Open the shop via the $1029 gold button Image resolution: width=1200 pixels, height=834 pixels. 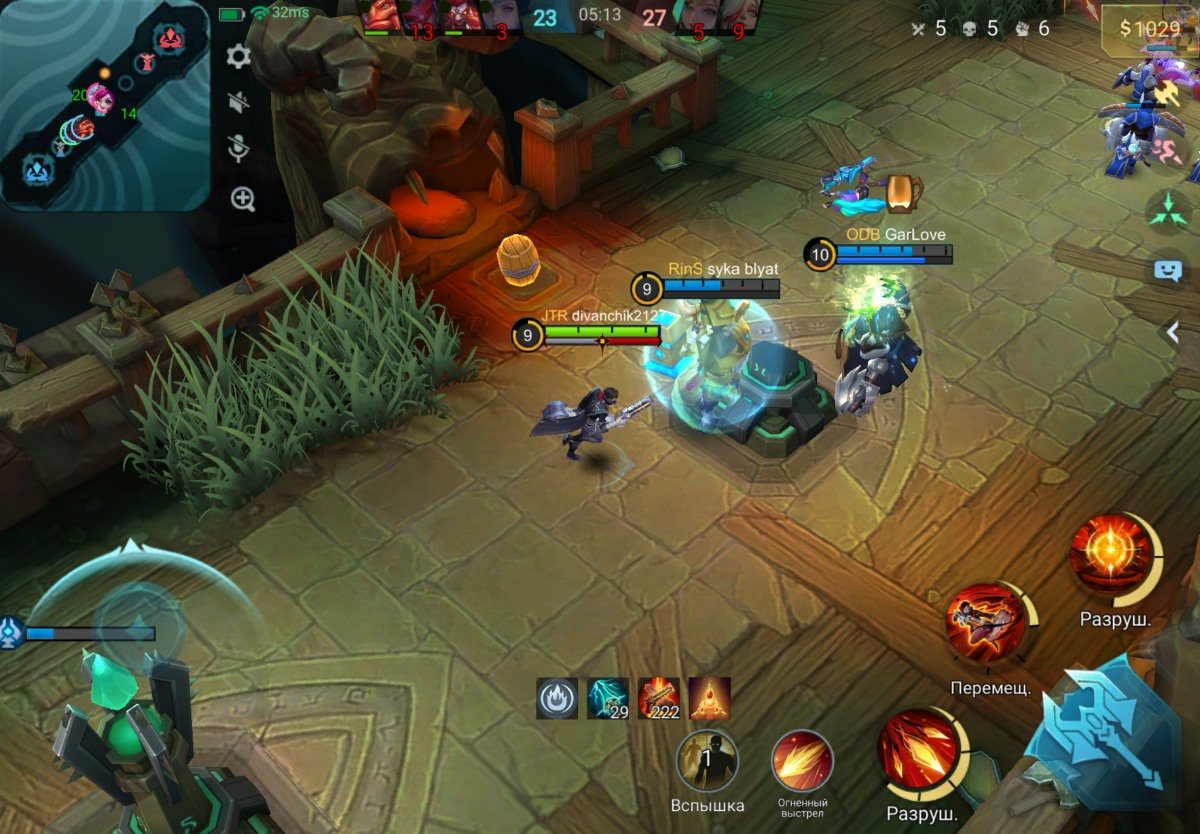coord(1148,30)
